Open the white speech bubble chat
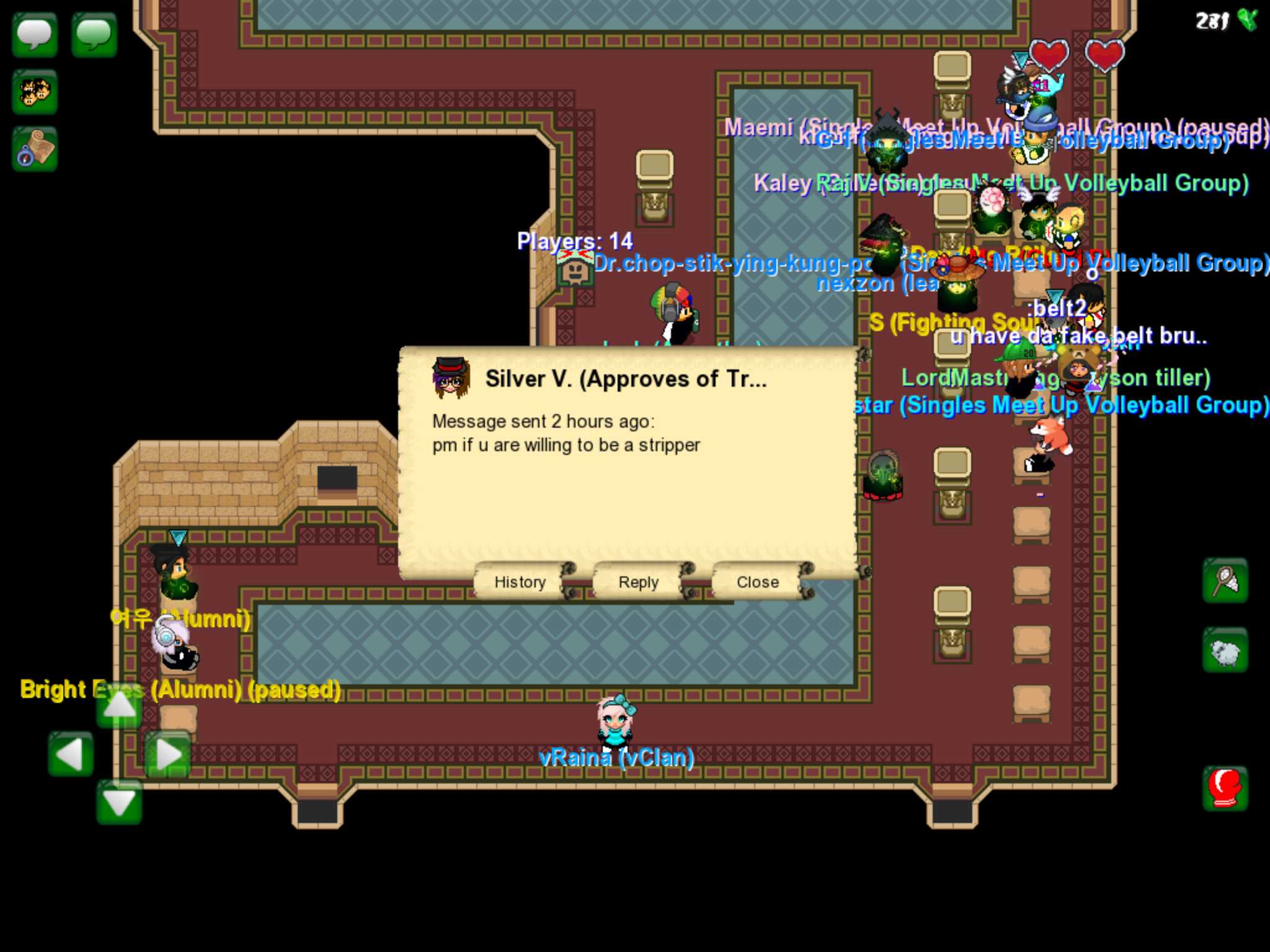The height and width of the screenshot is (952, 1270). 35,35
